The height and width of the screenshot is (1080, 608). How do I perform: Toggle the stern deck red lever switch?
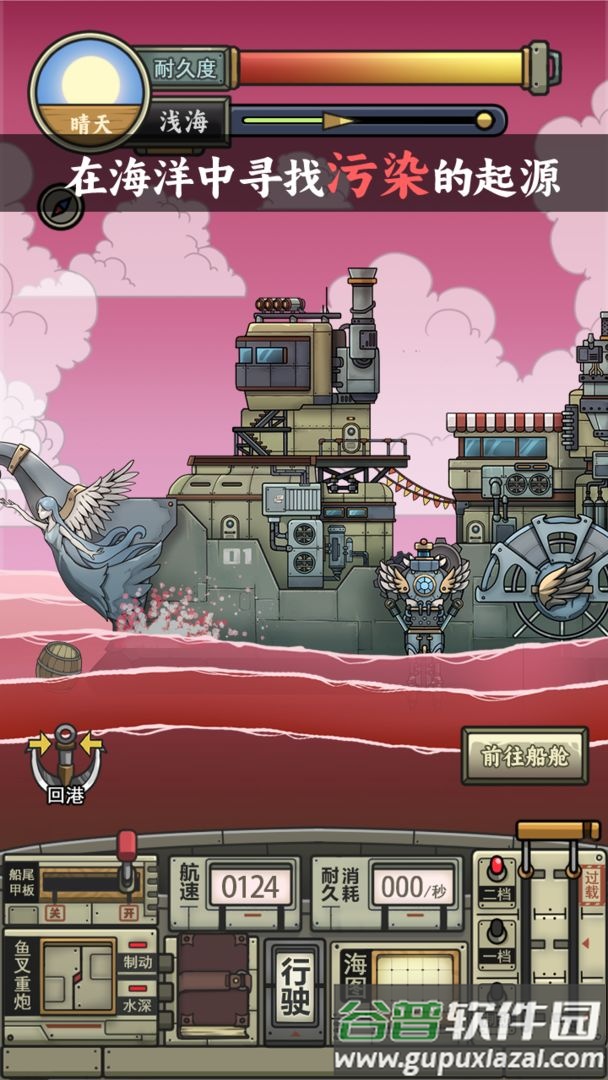(x=127, y=862)
